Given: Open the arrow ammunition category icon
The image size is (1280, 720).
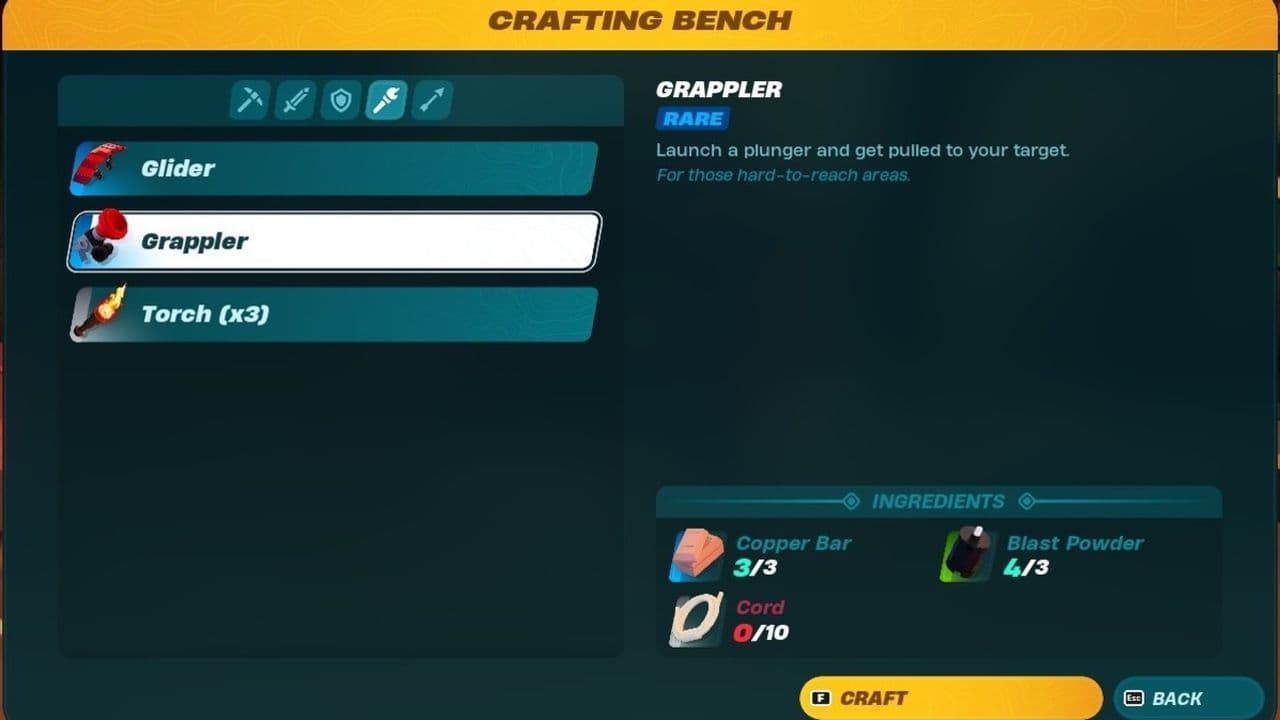Looking at the screenshot, I should click(x=432, y=100).
